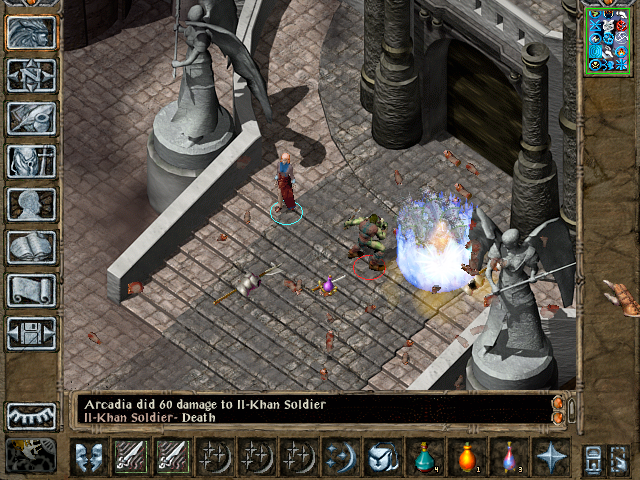Image resolution: width=640 pixels, height=480 pixels.
Task: Open the area map screen
Action: coord(31,75)
